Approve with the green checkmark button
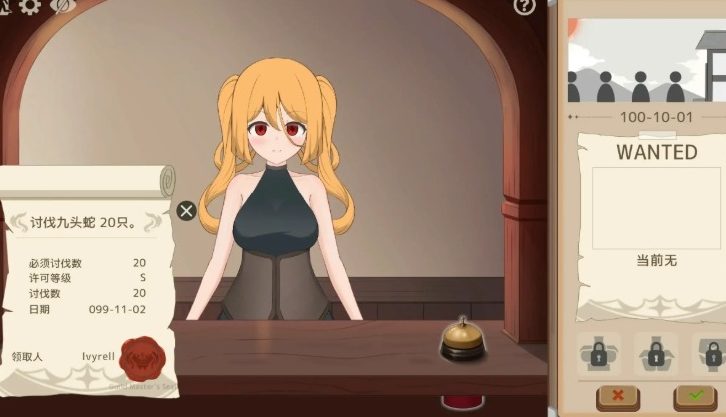726x417 pixels. (x=696, y=397)
